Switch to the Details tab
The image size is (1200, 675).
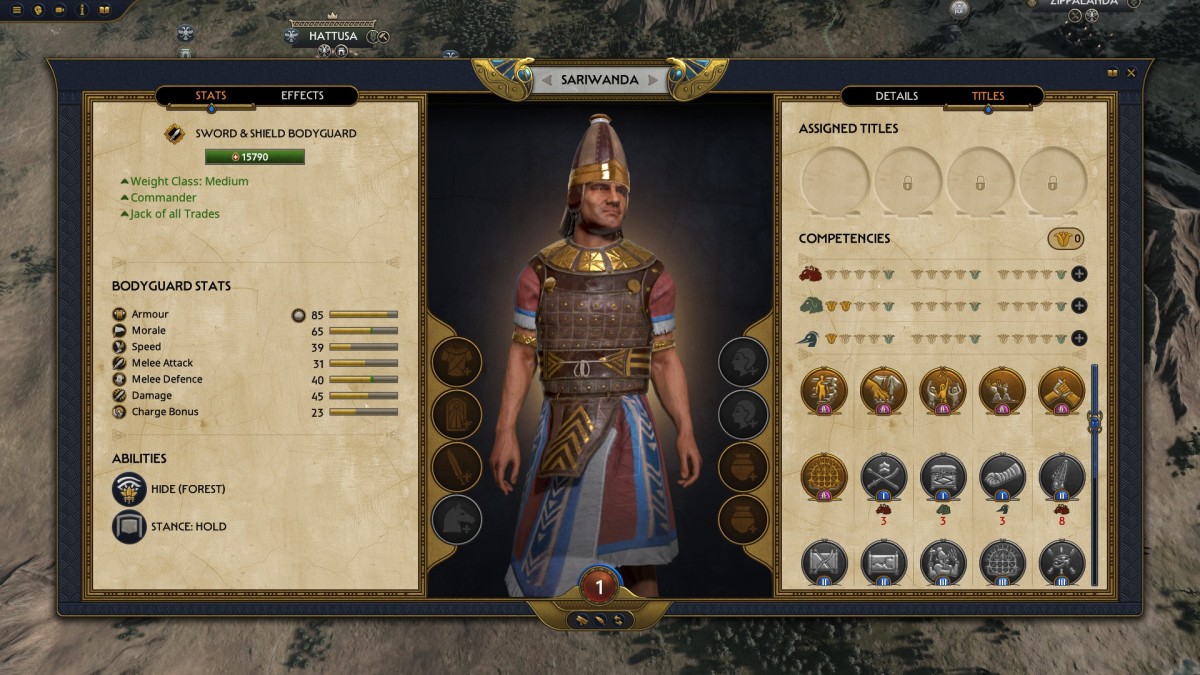(x=896, y=96)
